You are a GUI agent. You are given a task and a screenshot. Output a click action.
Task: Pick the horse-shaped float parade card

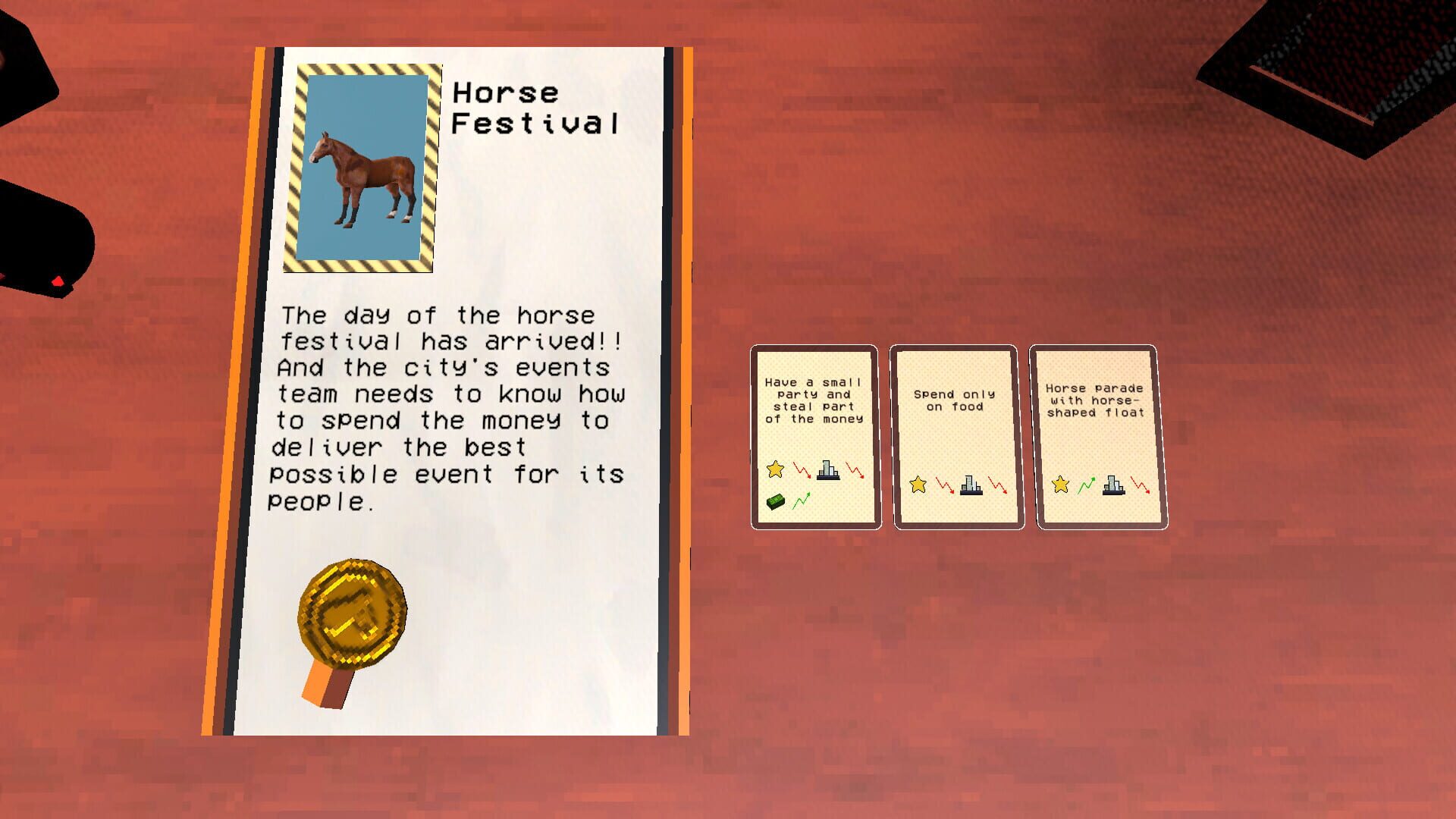(1097, 436)
